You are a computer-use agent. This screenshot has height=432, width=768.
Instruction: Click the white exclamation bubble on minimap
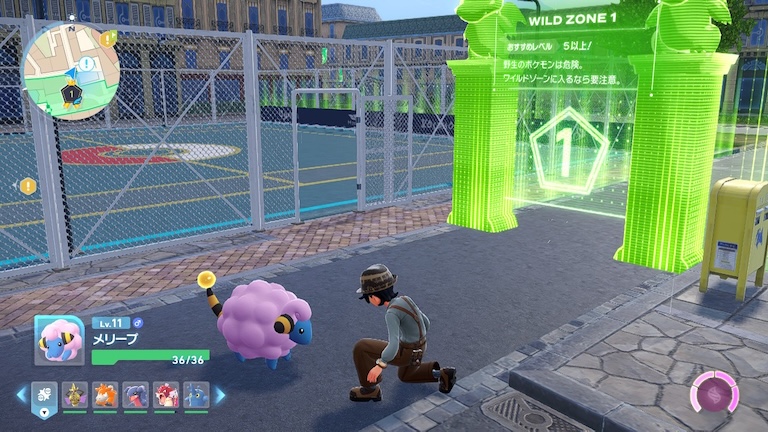(87, 64)
